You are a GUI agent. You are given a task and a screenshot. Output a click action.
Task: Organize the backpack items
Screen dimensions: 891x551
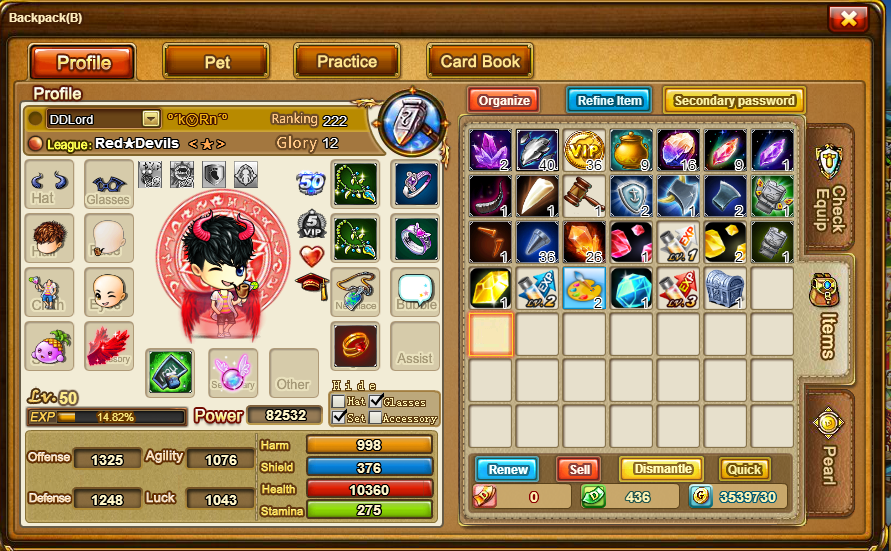click(x=503, y=100)
